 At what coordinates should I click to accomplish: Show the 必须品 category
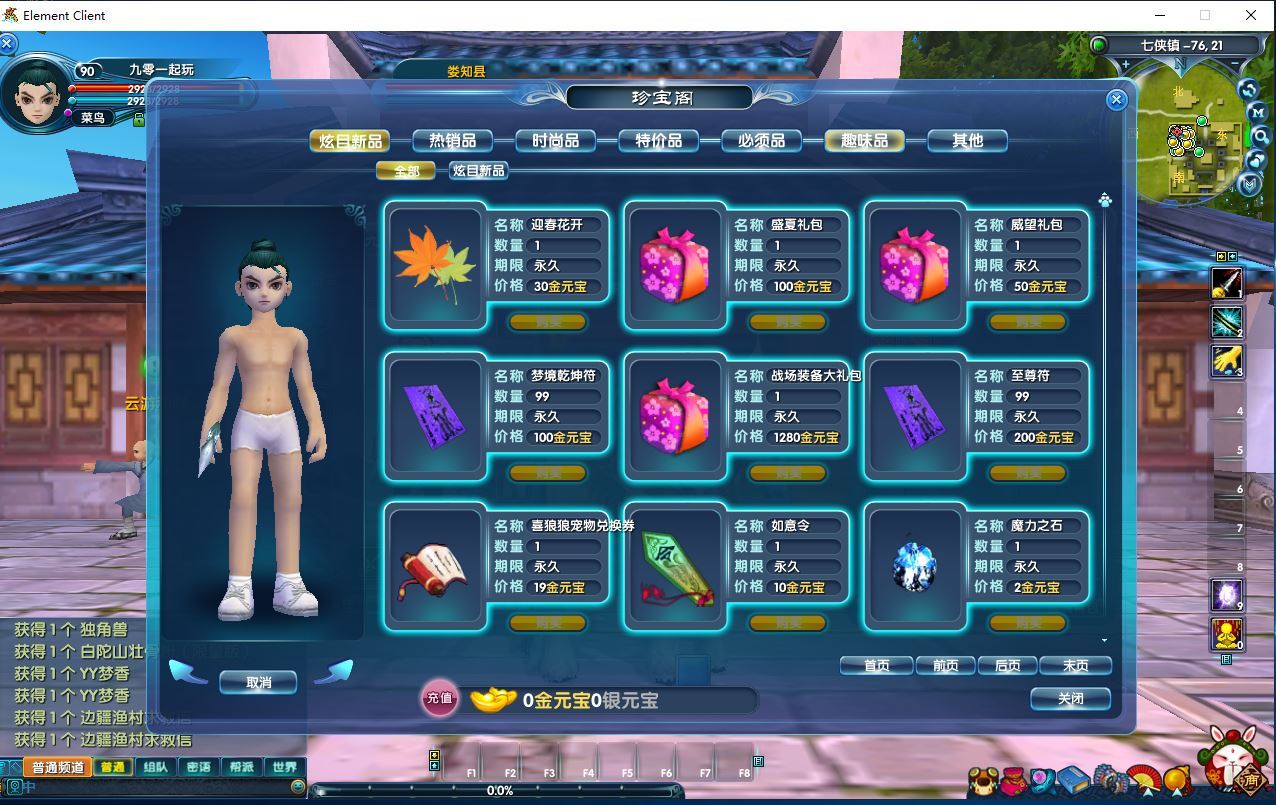761,141
